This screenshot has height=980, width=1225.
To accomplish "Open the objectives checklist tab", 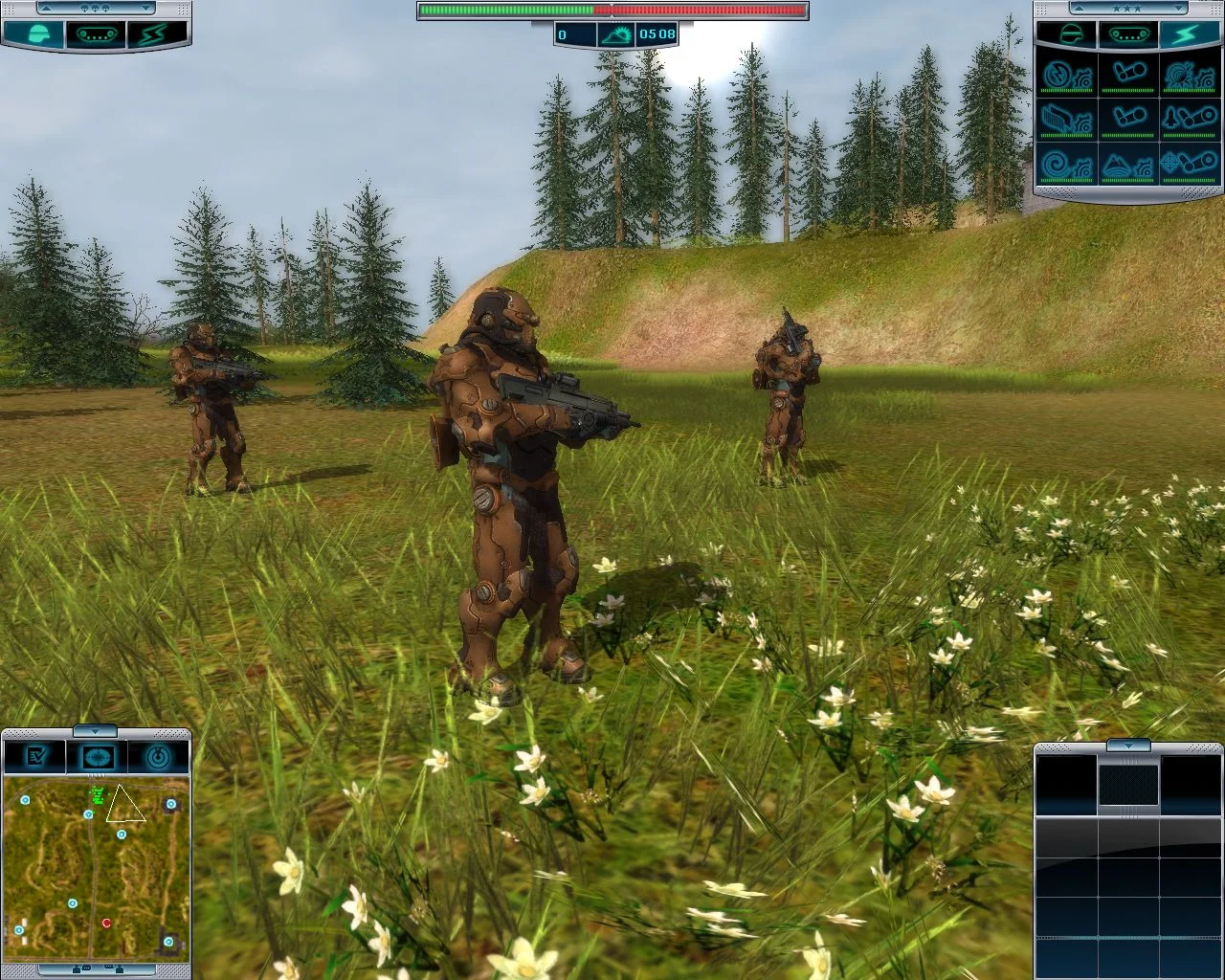I will click(36, 758).
